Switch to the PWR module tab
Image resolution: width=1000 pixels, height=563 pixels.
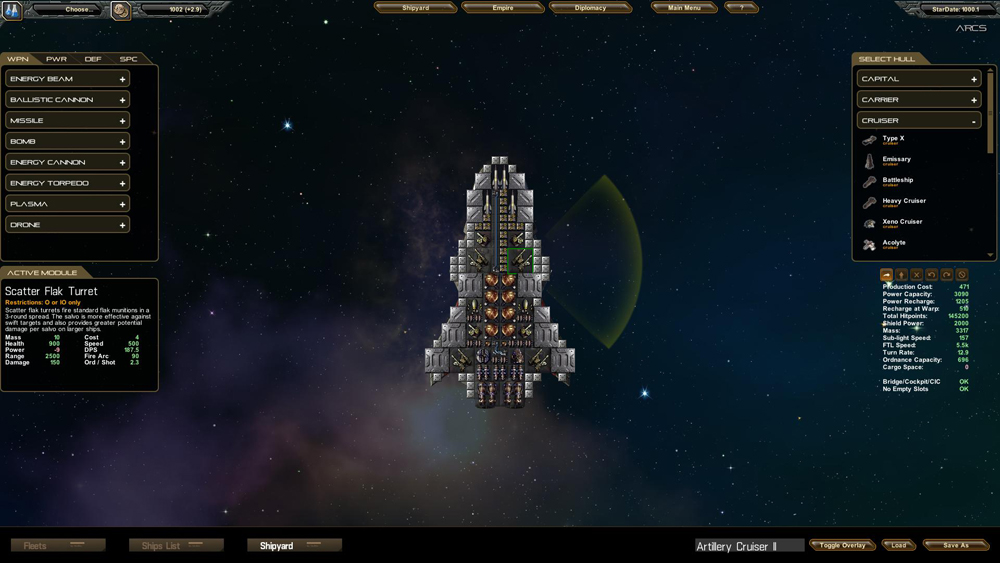[56, 59]
